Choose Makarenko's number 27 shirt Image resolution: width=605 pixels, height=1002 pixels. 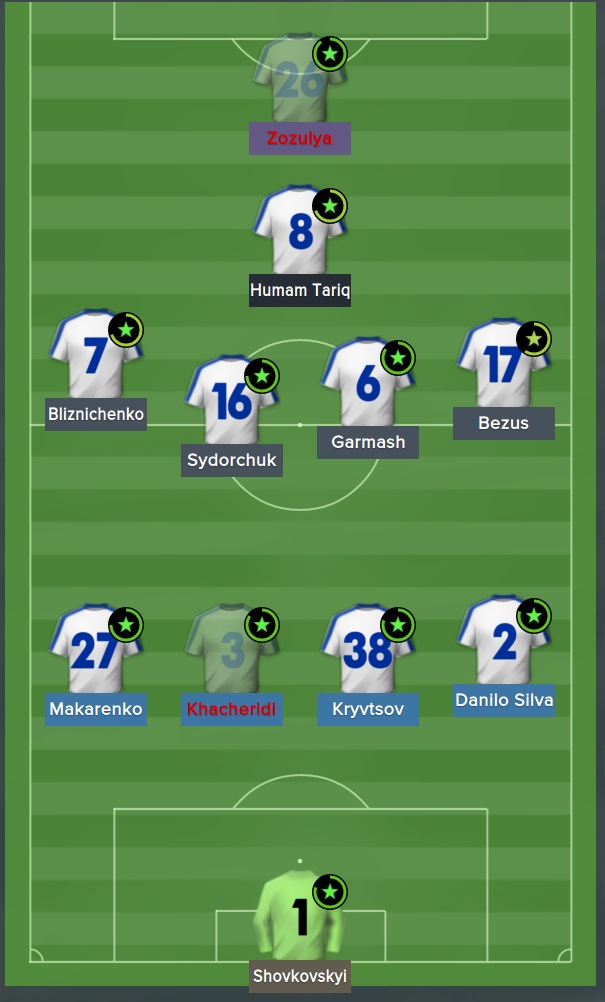pyautogui.click(x=95, y=650)
